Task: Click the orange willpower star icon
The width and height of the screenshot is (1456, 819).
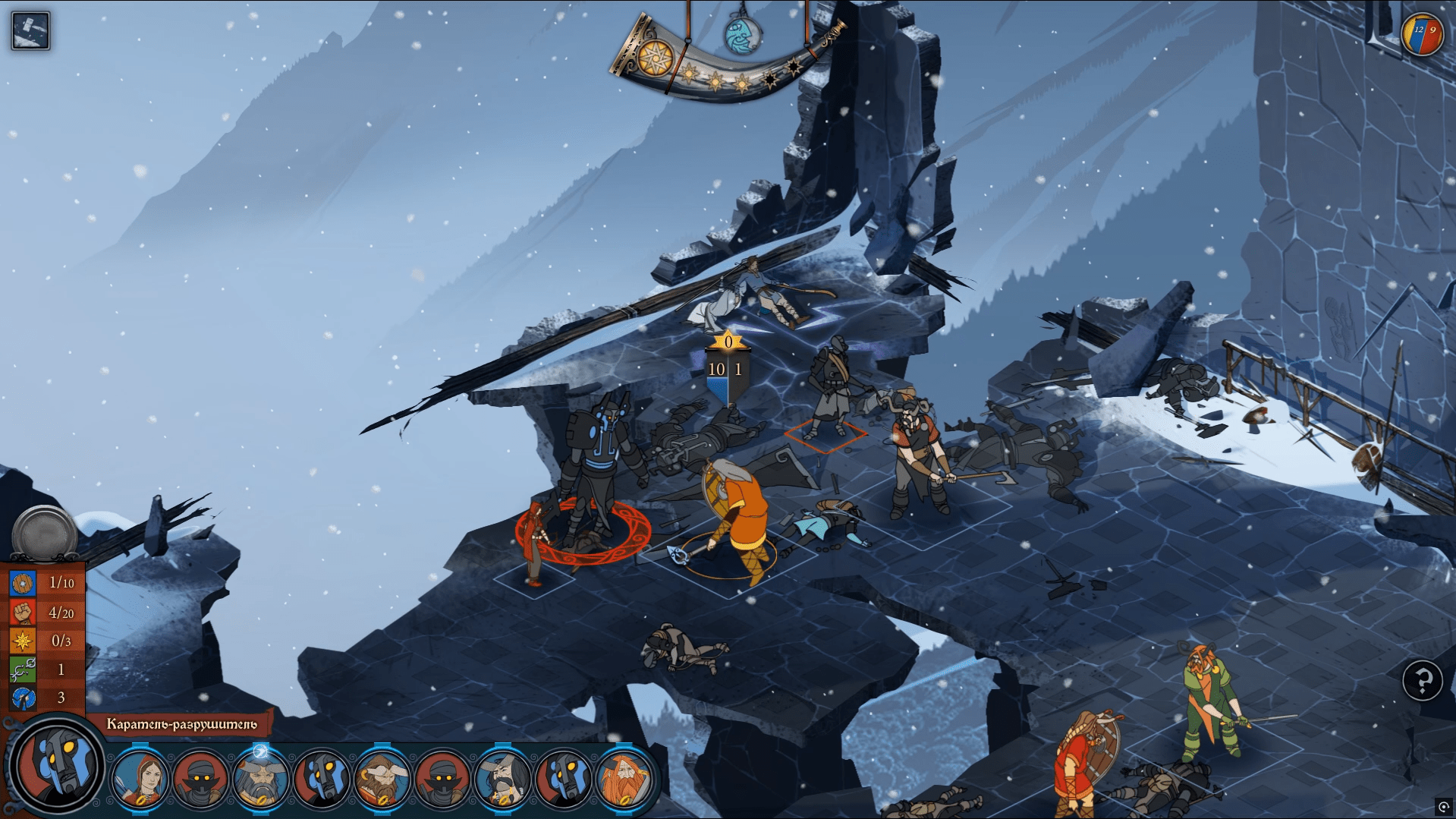Action: [x=23, y=641]
